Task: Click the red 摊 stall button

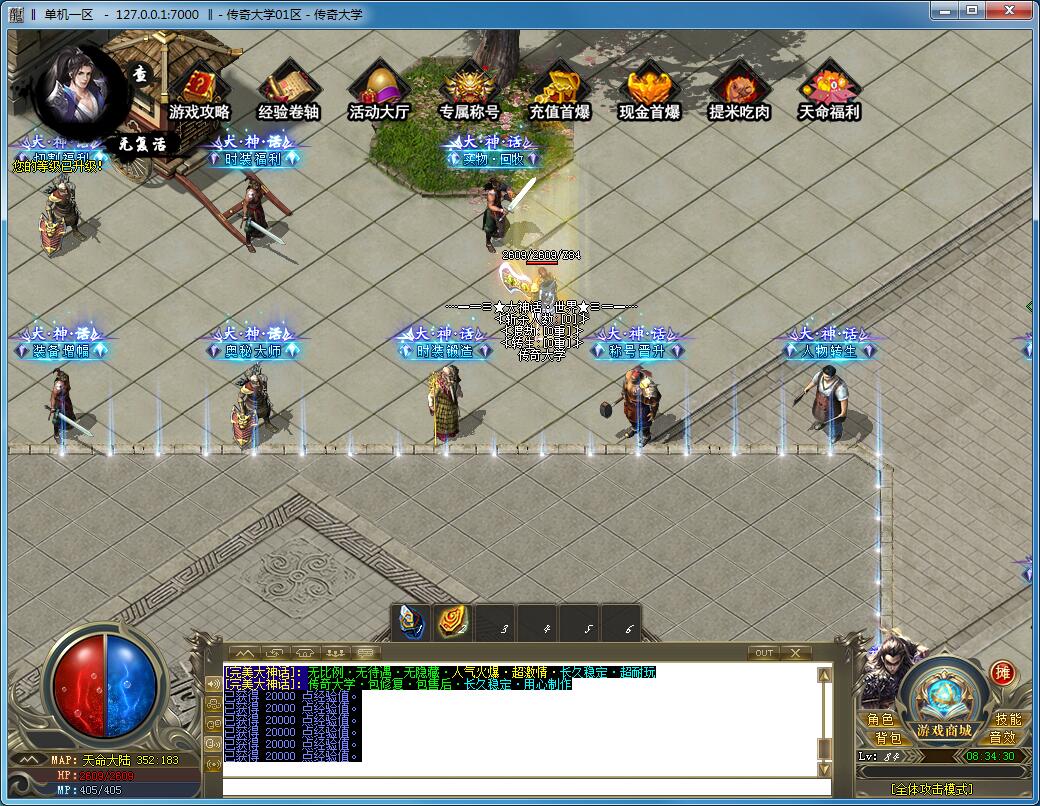Action: 1002,673
